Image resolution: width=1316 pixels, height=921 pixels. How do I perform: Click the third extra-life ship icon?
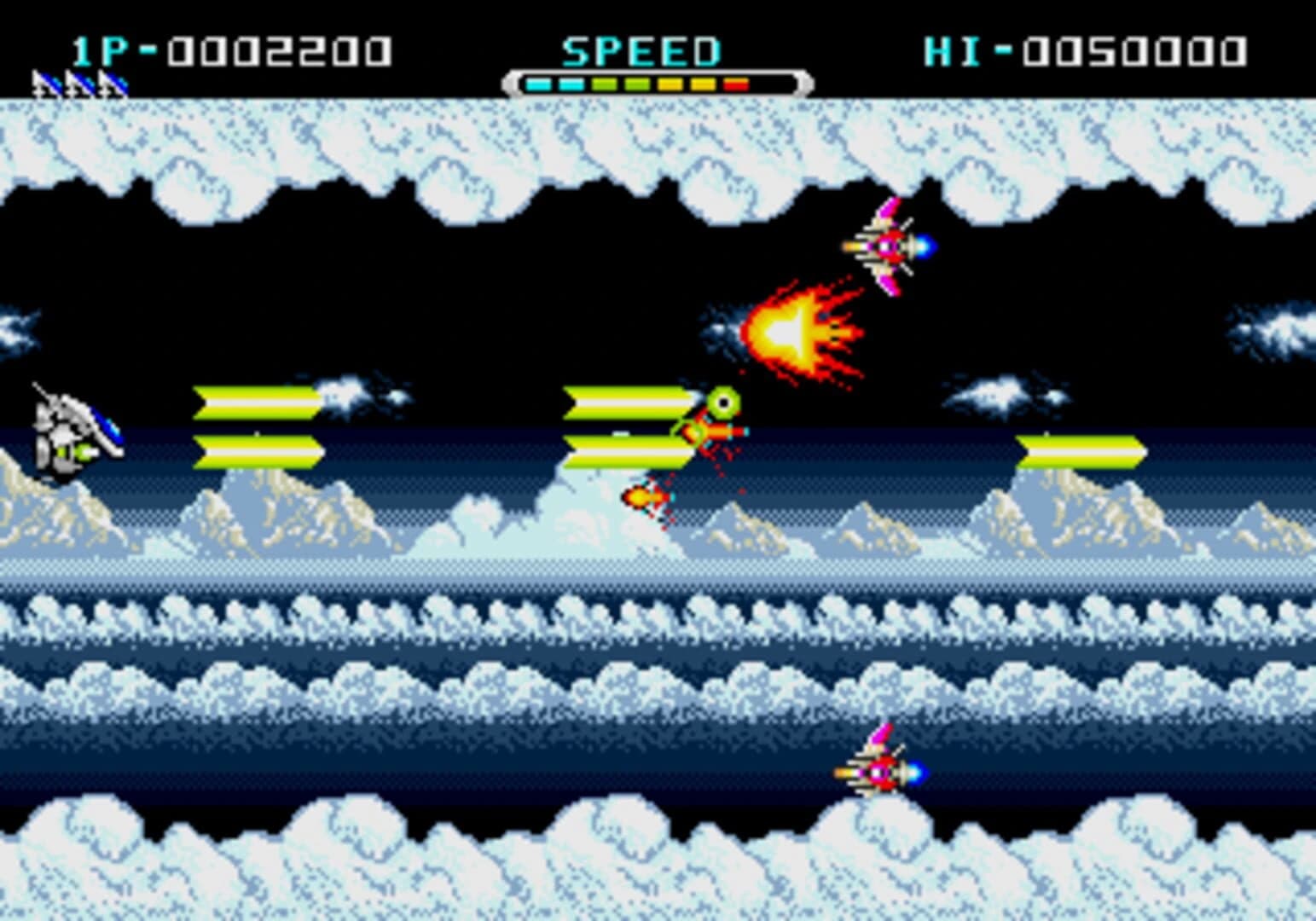click(x=113, y=84)
